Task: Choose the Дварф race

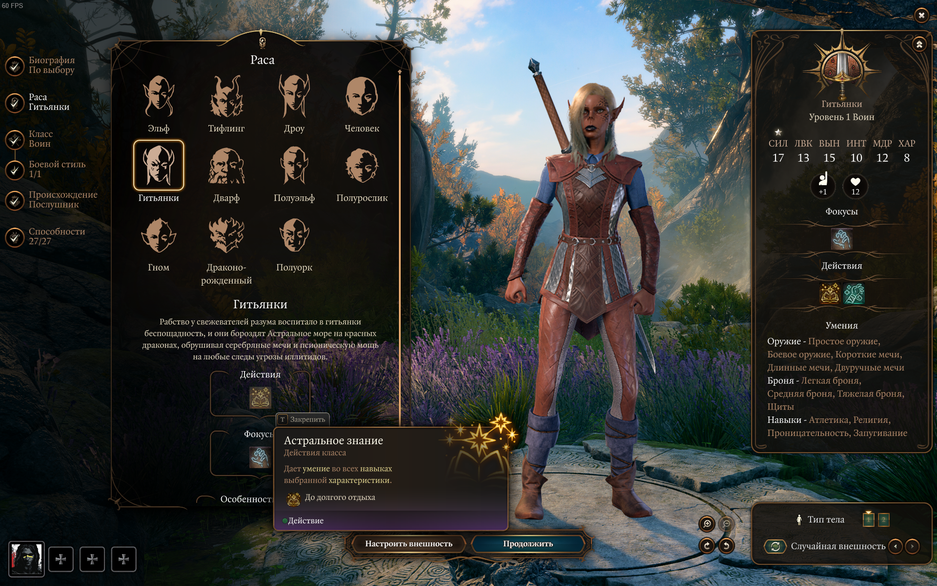Action: click(226, 166)
